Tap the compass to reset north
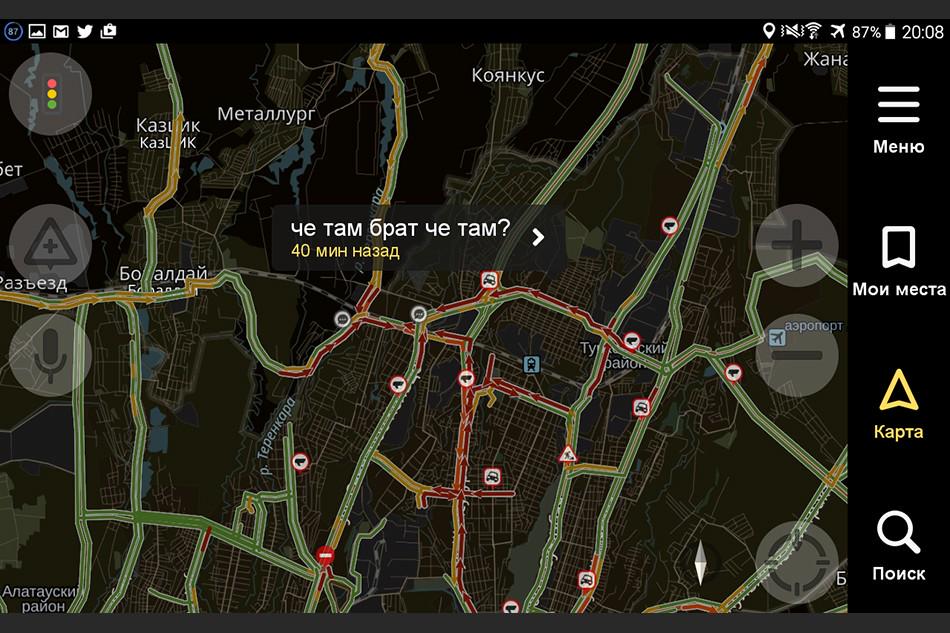Screen dimensions: 950x633 click(x=700, y=563)
